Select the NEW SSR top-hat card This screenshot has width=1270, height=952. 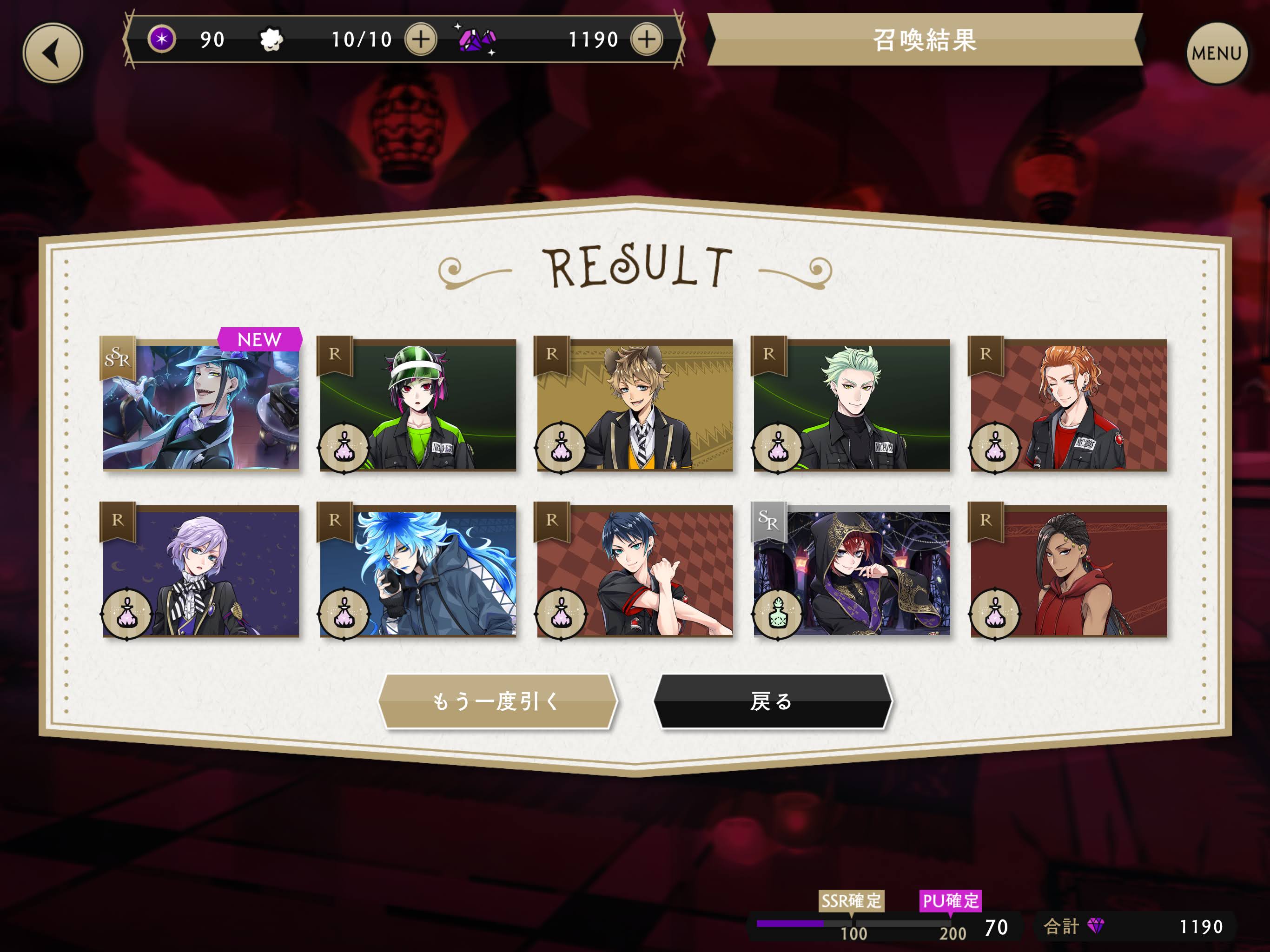coord(201,405)
